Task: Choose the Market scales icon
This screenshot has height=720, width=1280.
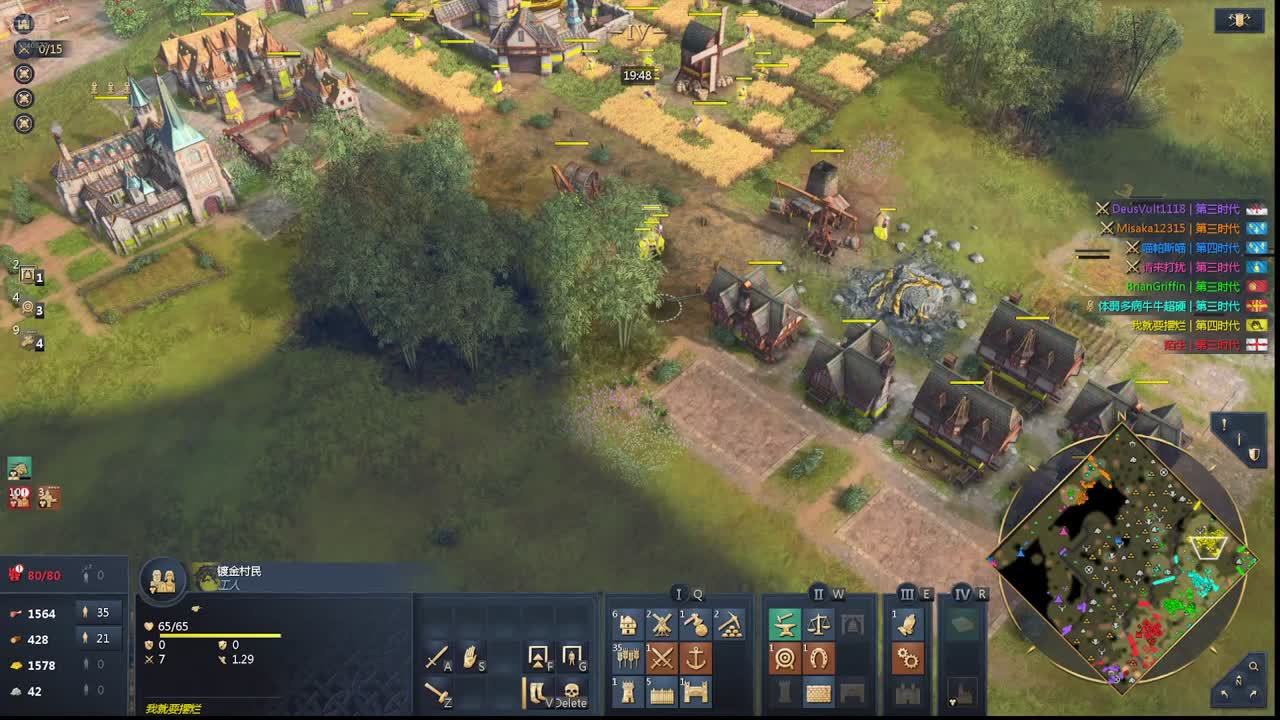Action: click(818, 625)
